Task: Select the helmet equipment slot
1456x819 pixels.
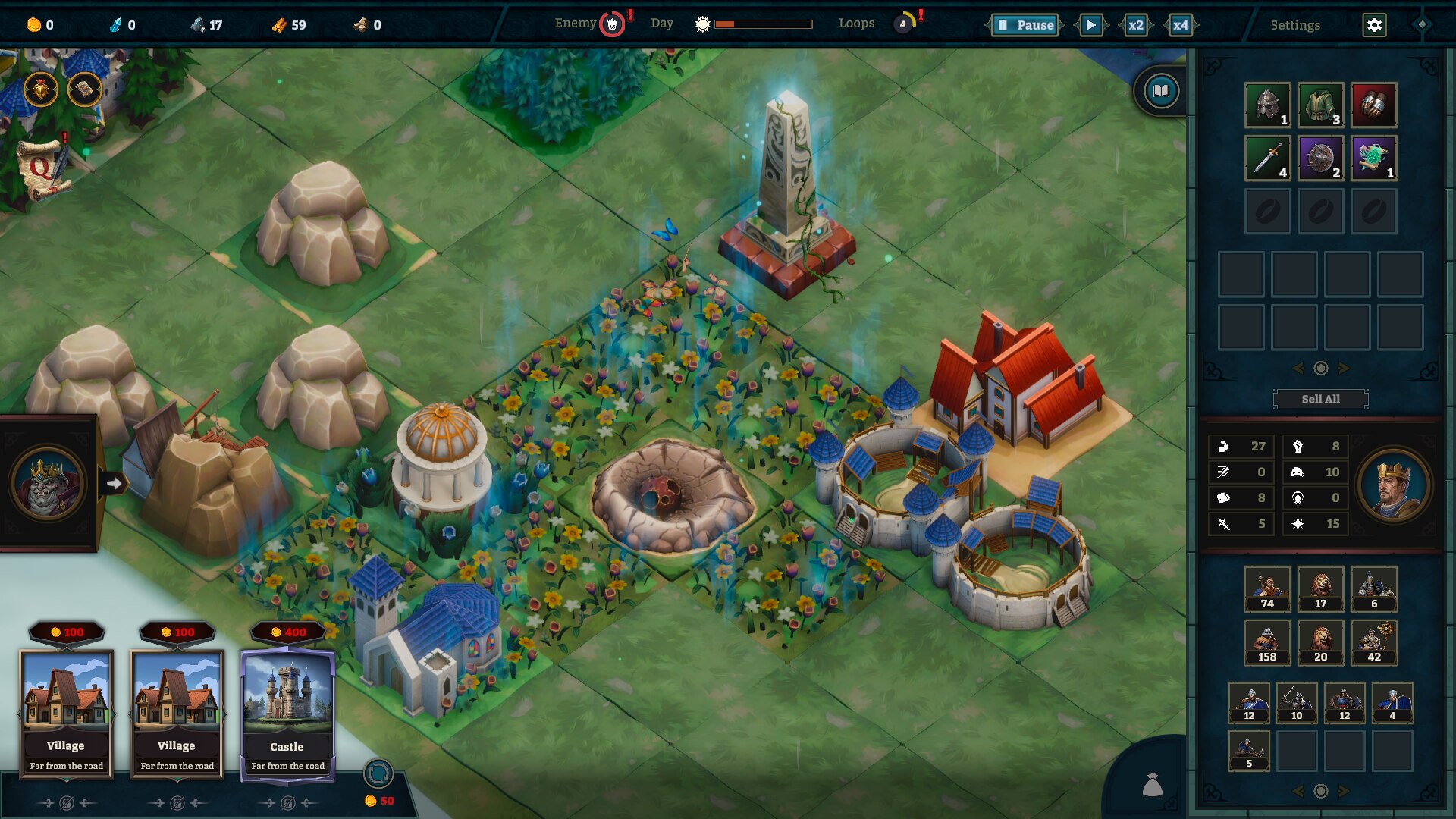Action: click(x=1267, y=105)
